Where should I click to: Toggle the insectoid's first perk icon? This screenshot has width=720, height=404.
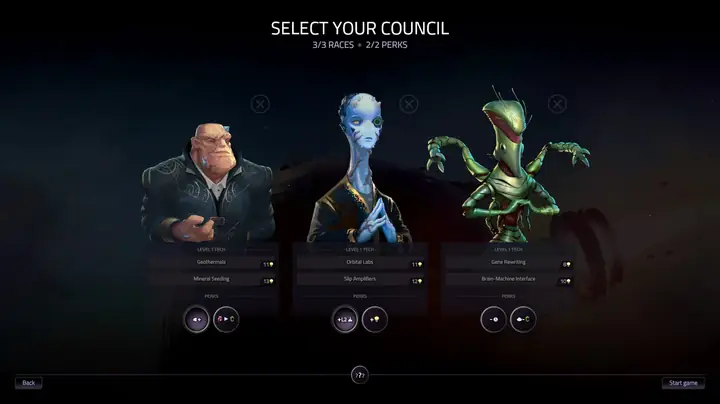pos(494,320)
